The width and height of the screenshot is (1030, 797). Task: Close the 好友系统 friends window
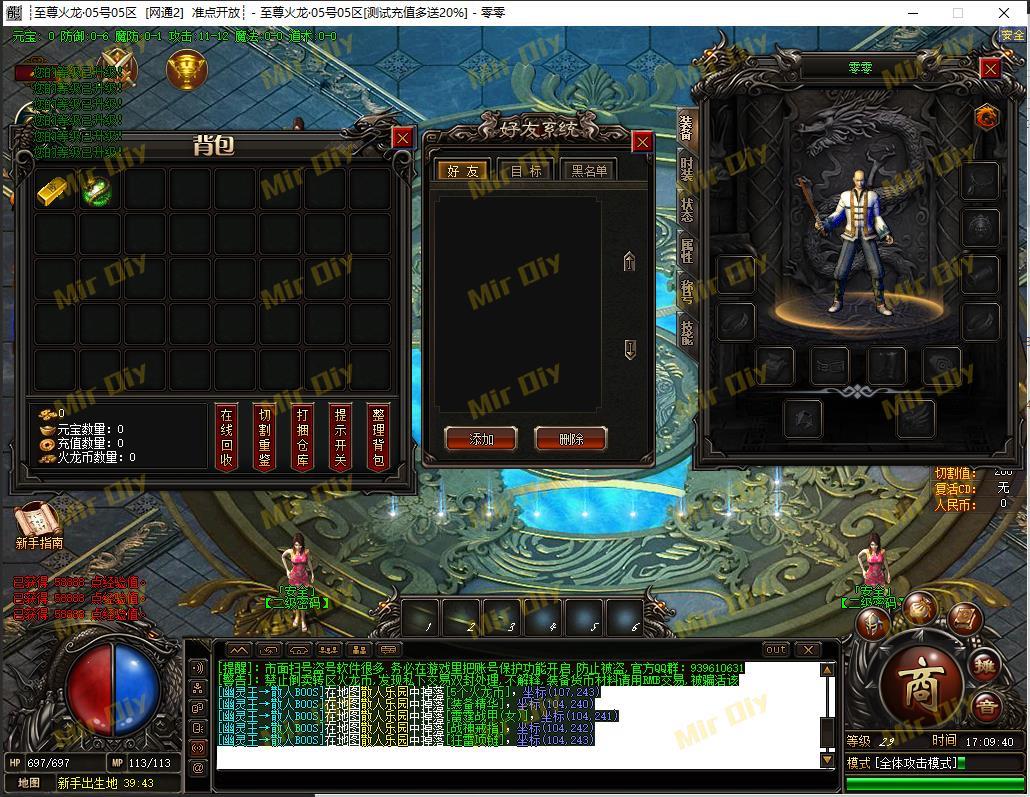[x=642, y=142]
